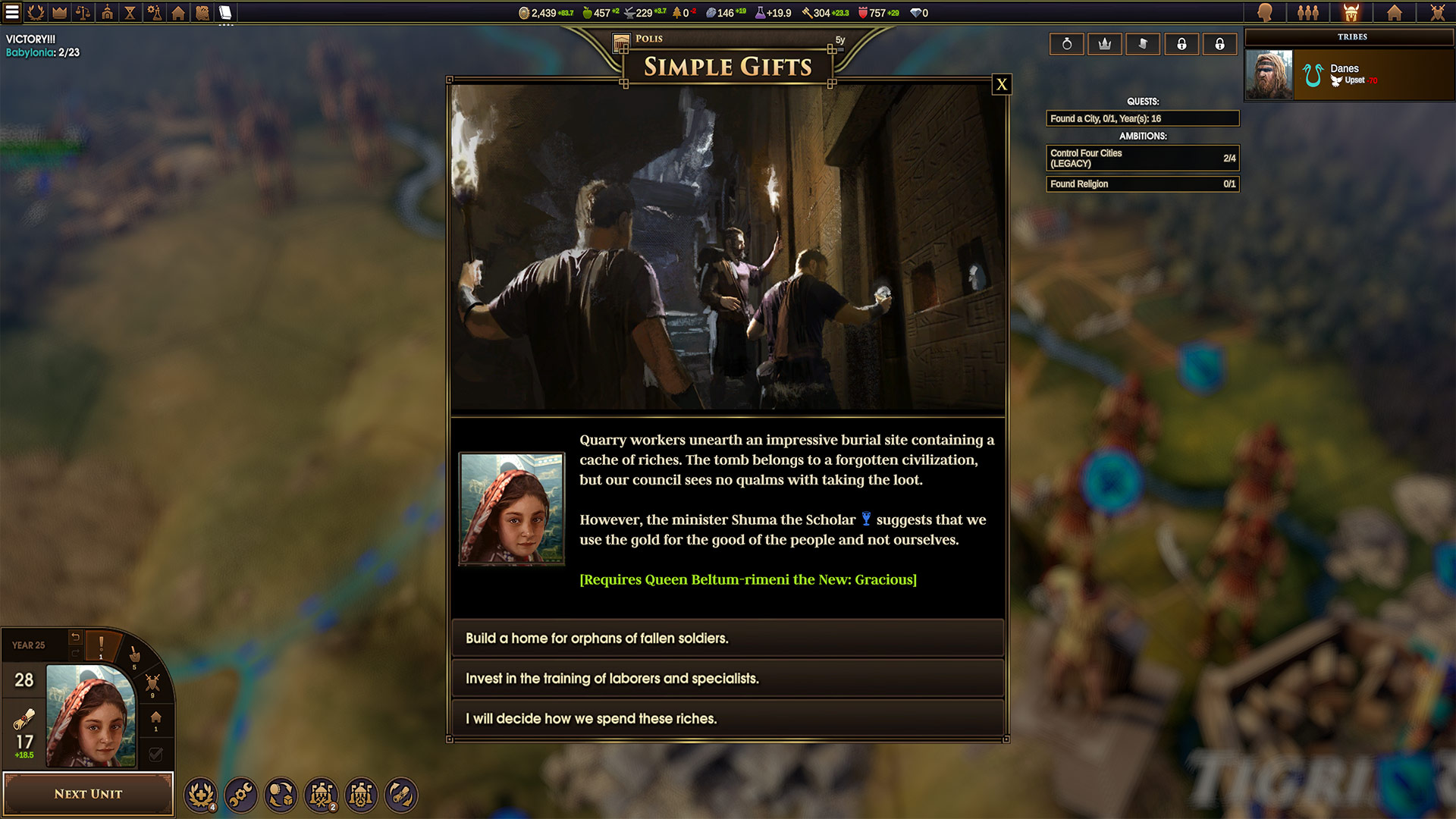Choose "Build a home for orphans of fallen soldiers"
This screenshot has width=1456, height=819.
pyautogui.click(x=726, y=639)
